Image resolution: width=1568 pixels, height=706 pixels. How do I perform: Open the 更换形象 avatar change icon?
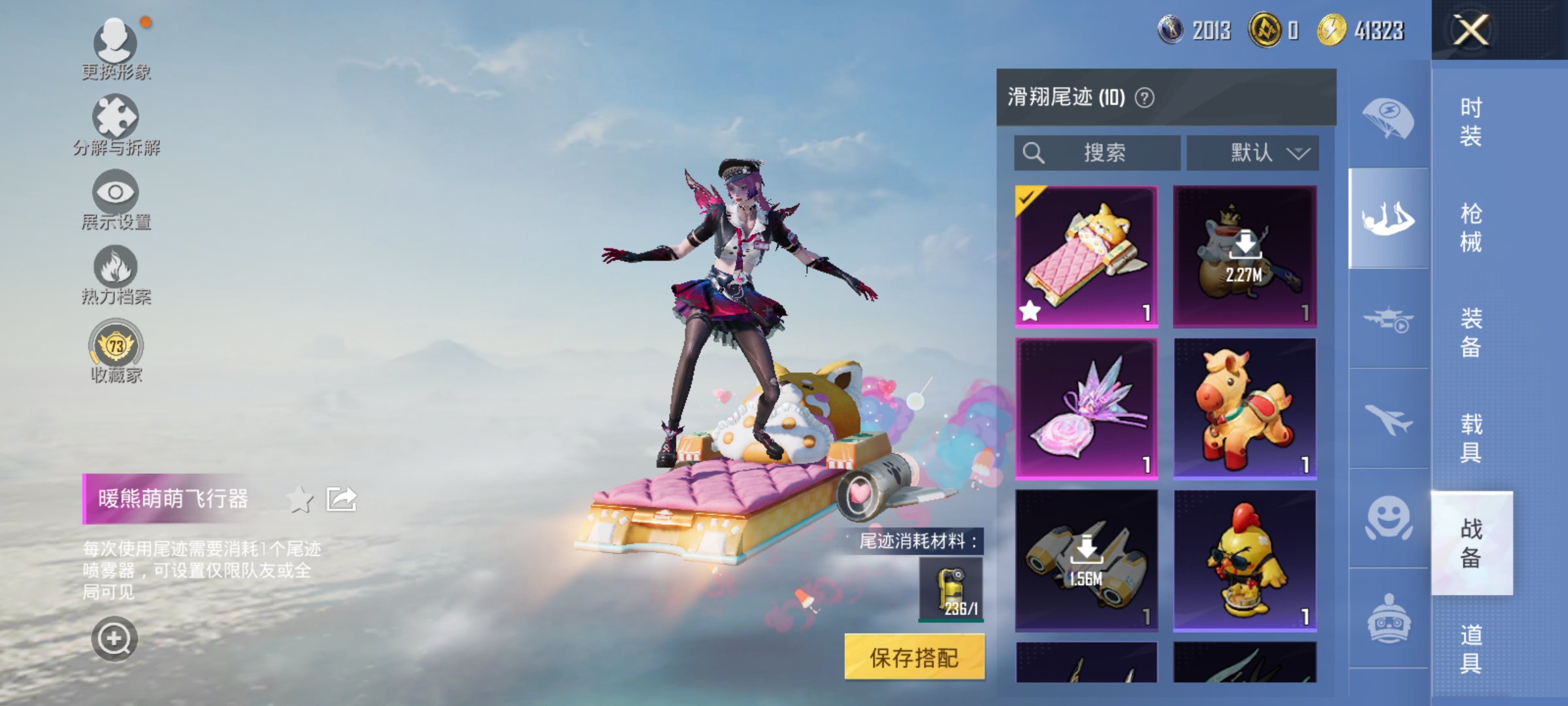(116, 42)
